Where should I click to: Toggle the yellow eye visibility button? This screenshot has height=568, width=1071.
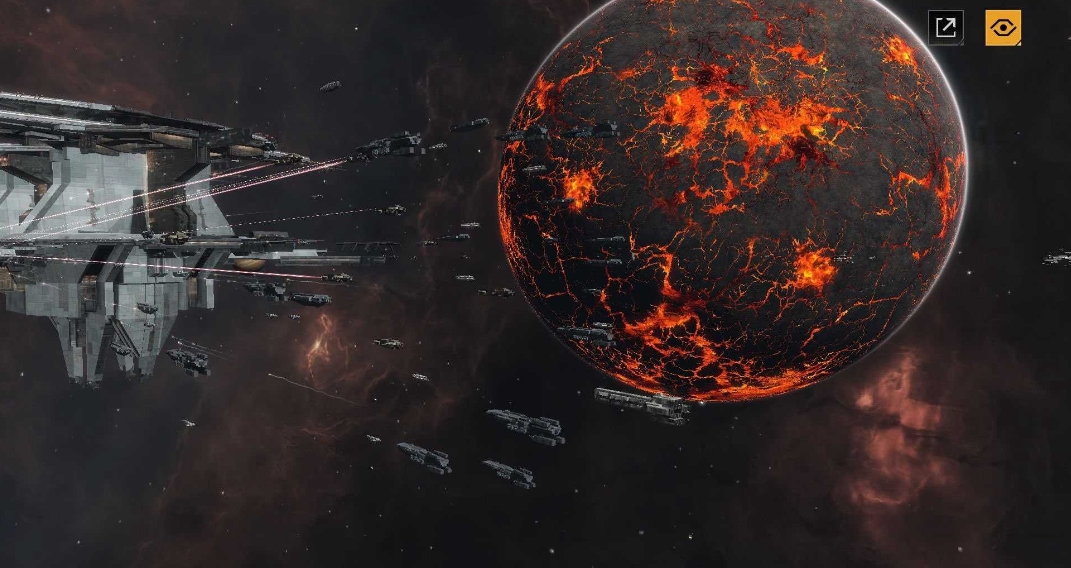click(1003, 28)
